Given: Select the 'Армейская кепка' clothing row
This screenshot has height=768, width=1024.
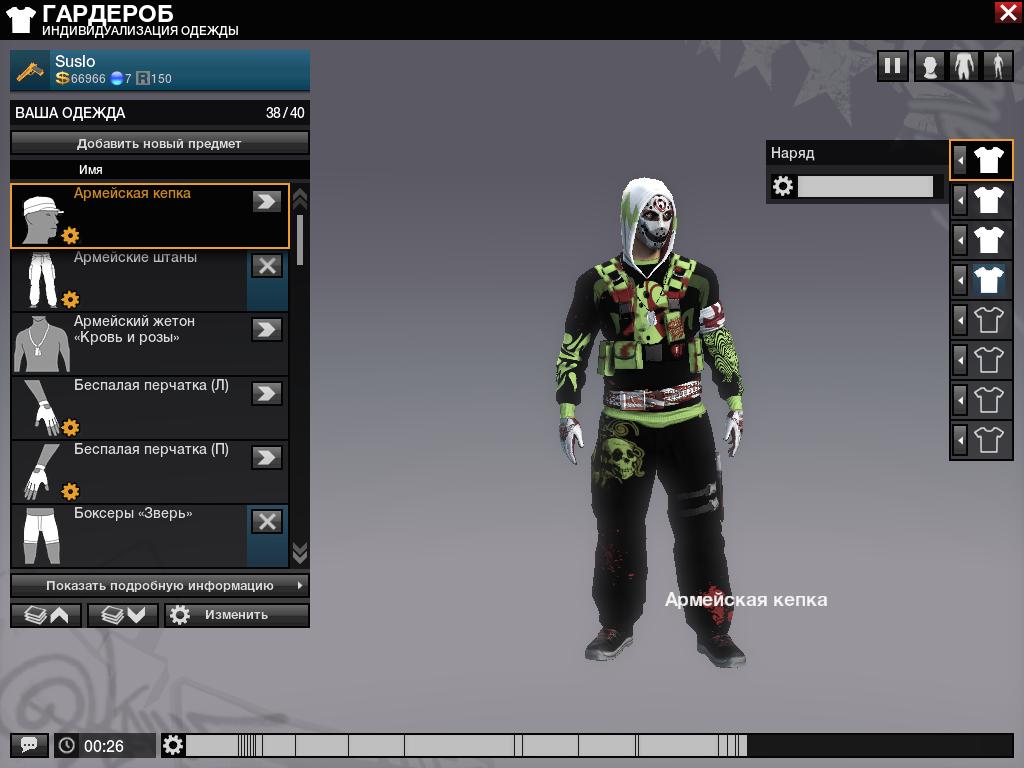Looking at the screenshot, I should tap(150, 215).
